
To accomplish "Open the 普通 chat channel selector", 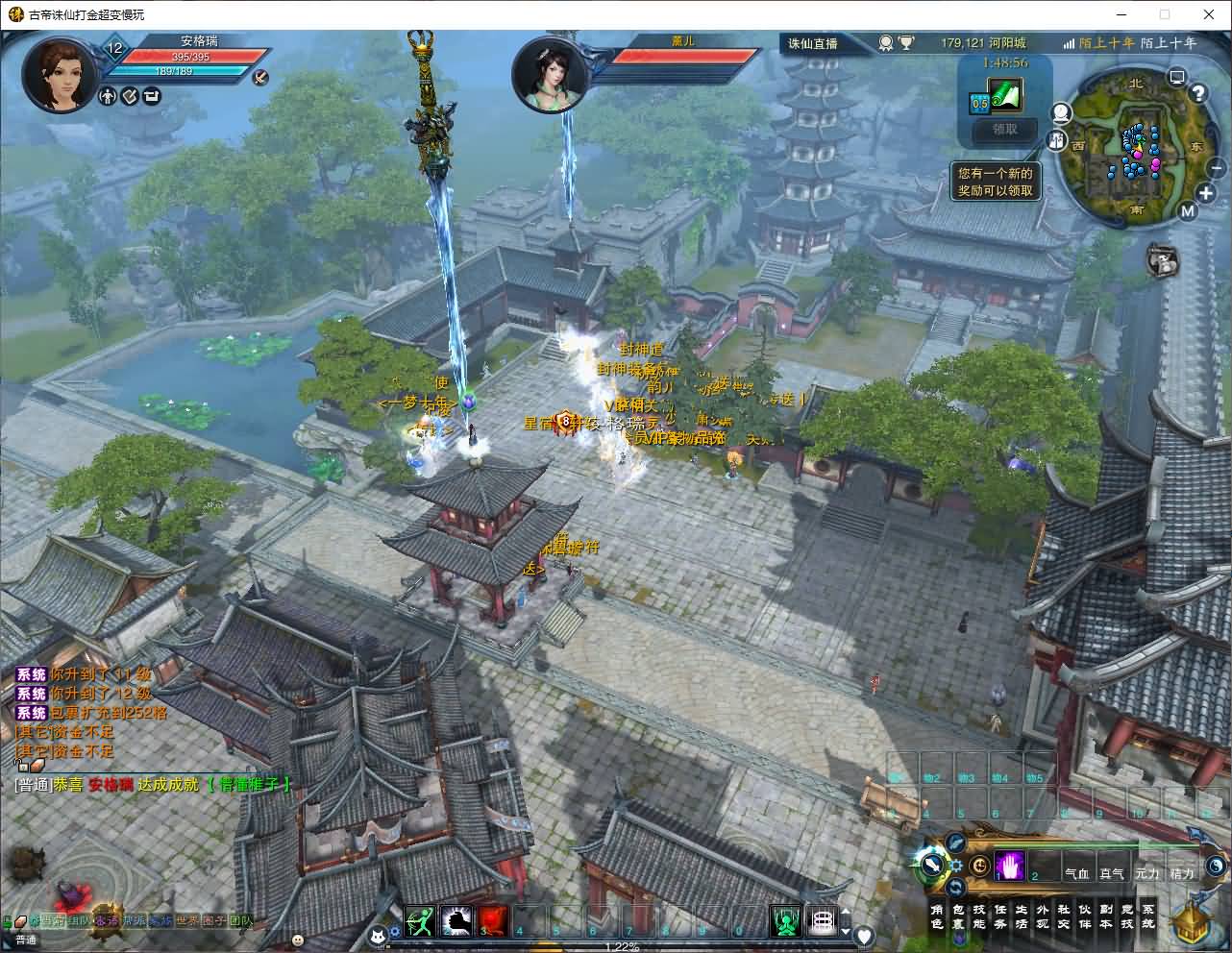I will click(x=26, y=939).
